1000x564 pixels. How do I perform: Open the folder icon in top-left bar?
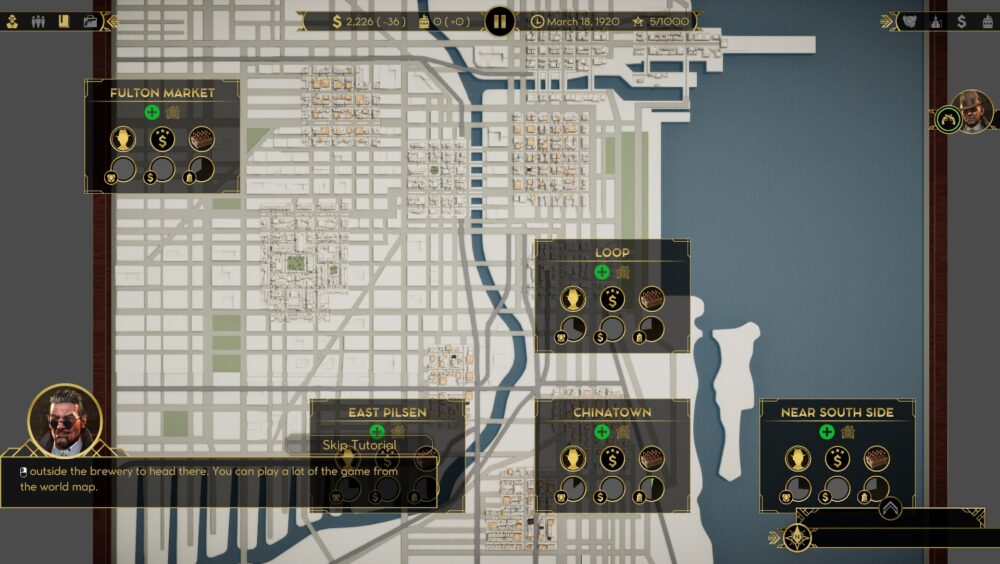point(90,20)
